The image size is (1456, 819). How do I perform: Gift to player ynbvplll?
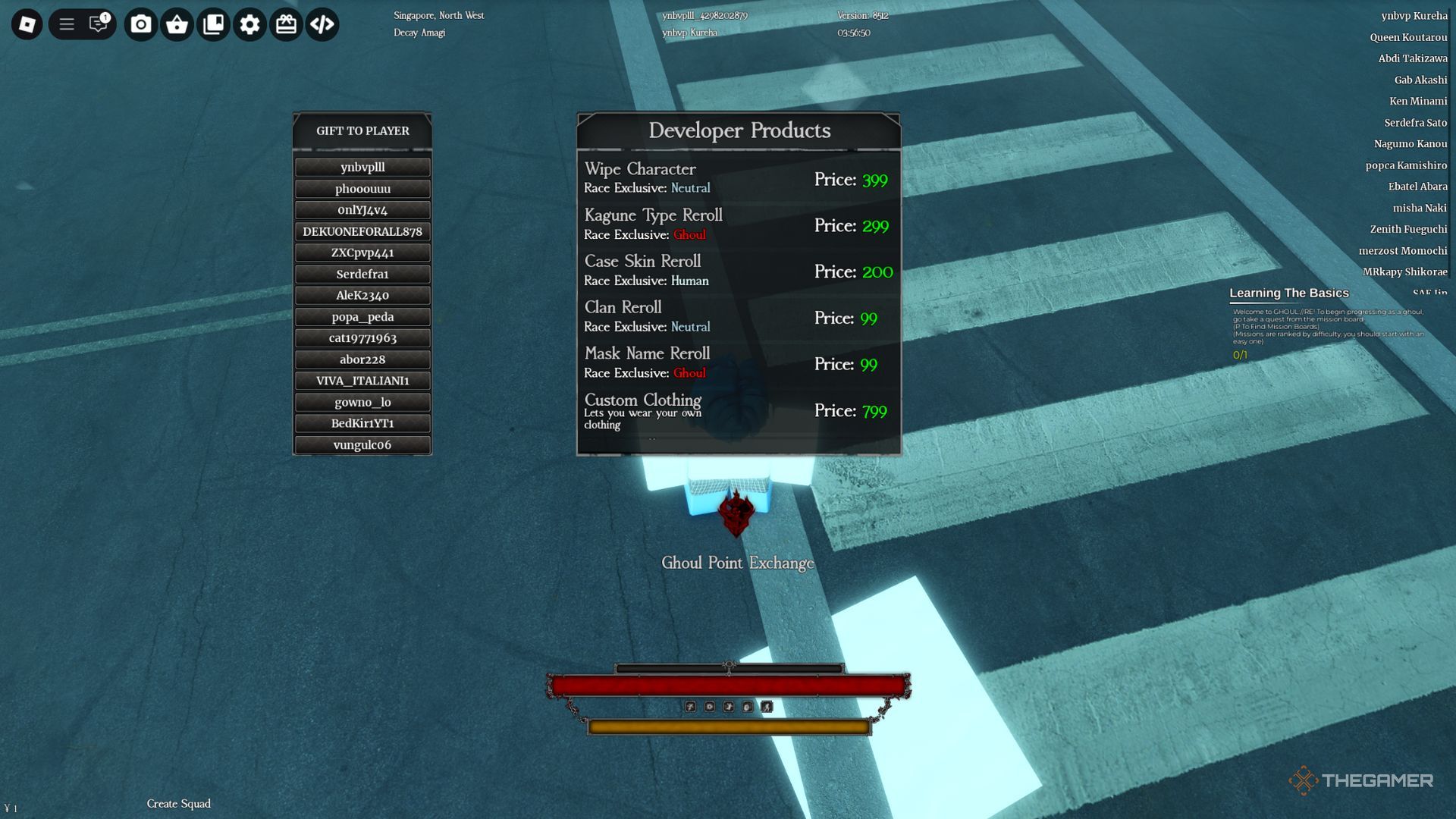[x=362, y=168]
